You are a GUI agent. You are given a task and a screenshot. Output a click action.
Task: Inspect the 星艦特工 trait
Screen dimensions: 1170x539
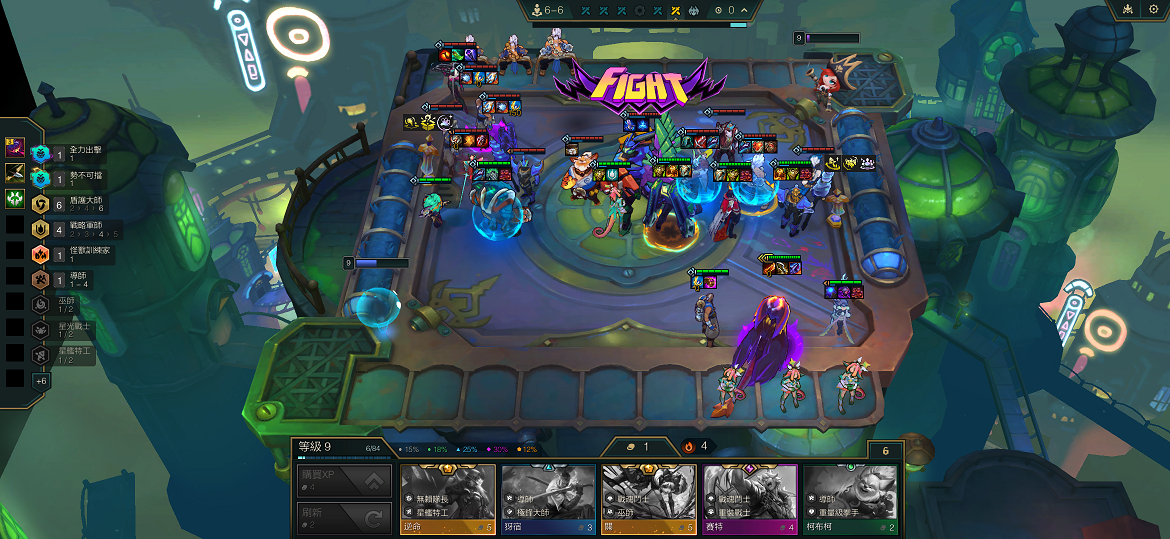point(65,355)
